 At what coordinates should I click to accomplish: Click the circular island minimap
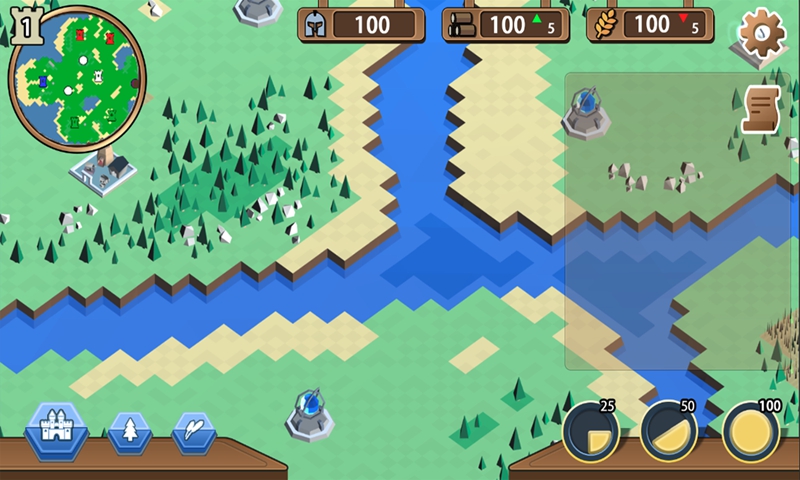[x=76, y=77]
